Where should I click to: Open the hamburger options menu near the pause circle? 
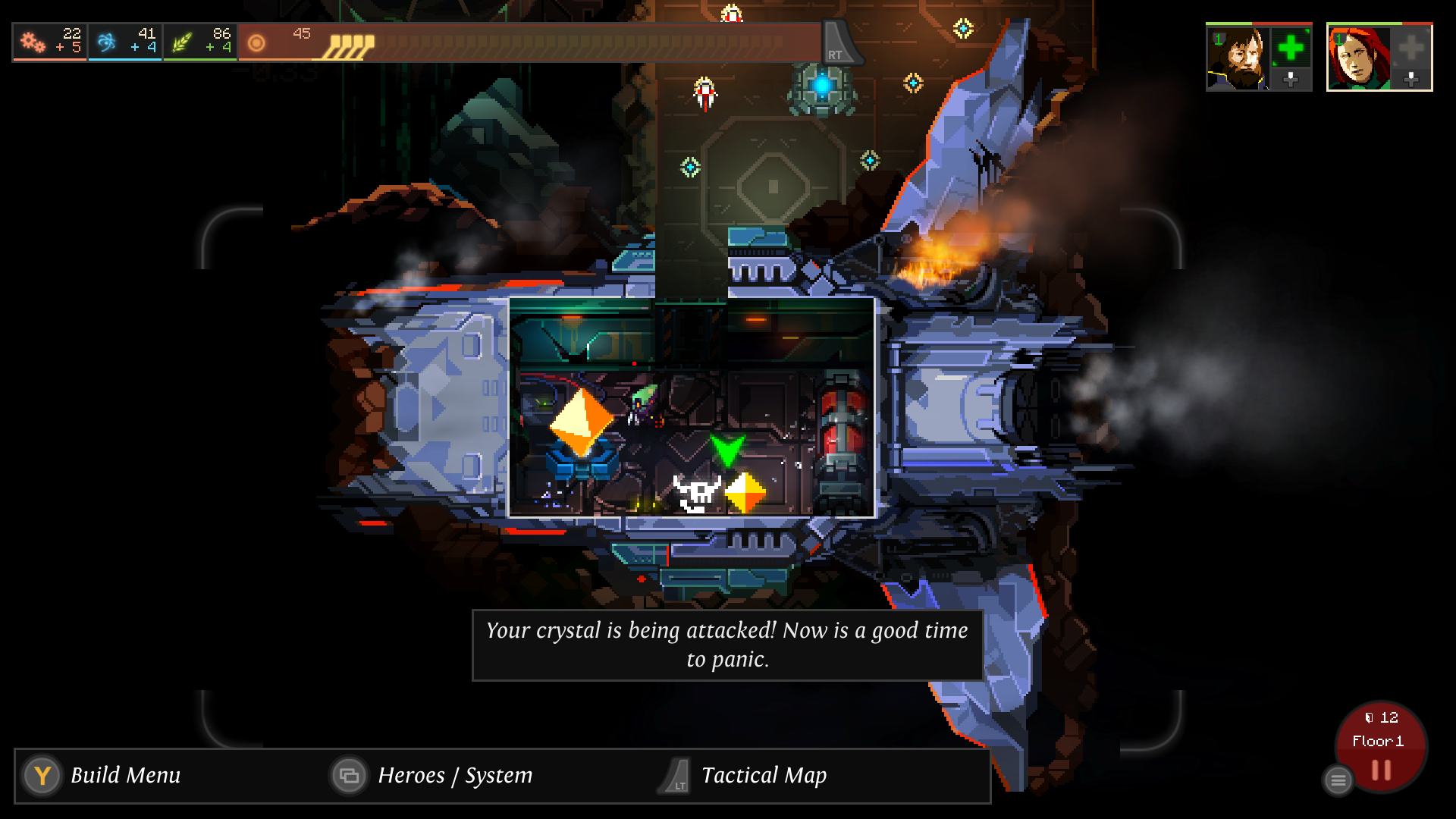coord(1337,780)
